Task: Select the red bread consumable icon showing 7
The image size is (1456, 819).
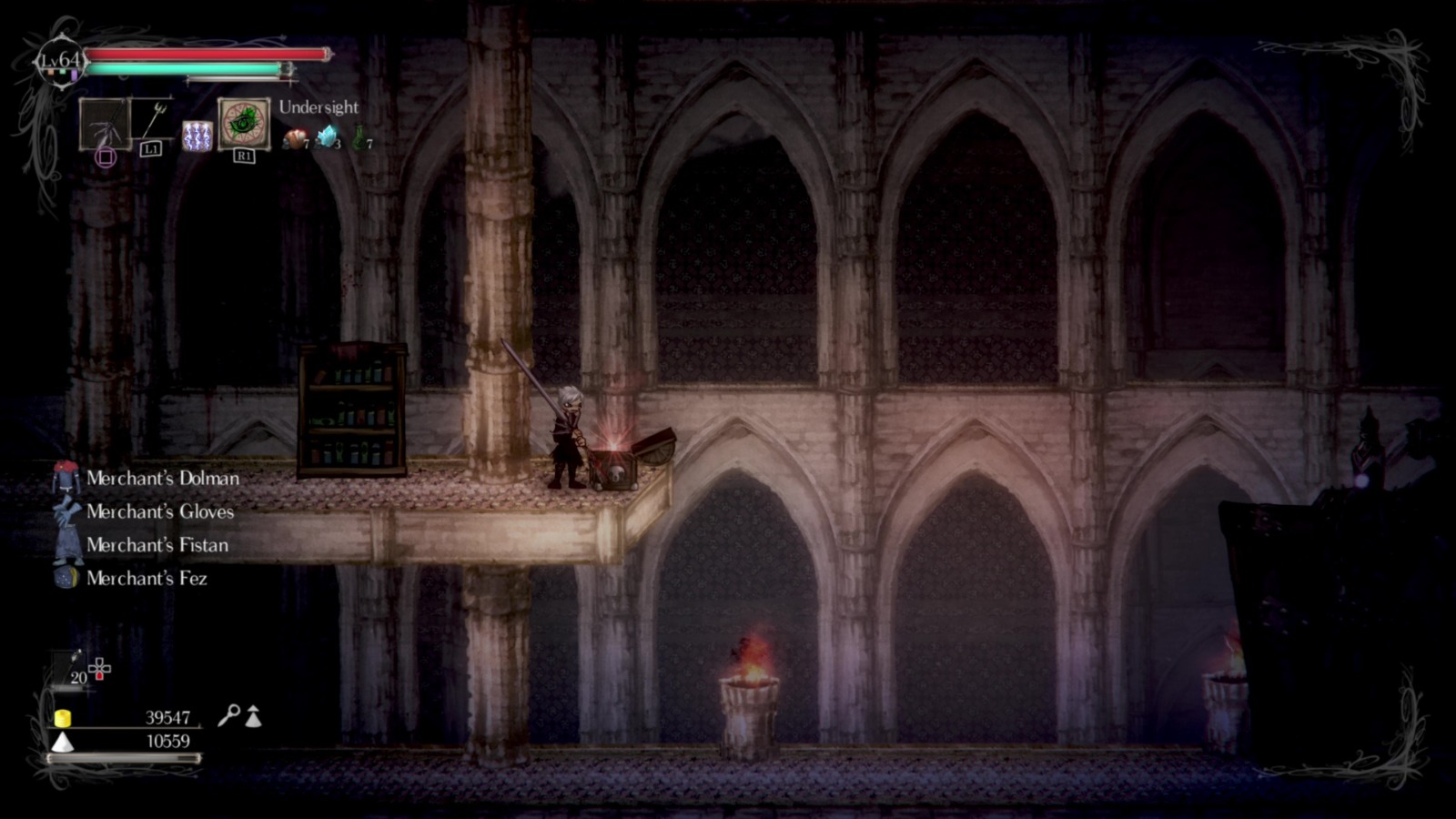Action: tap(296, 136)
